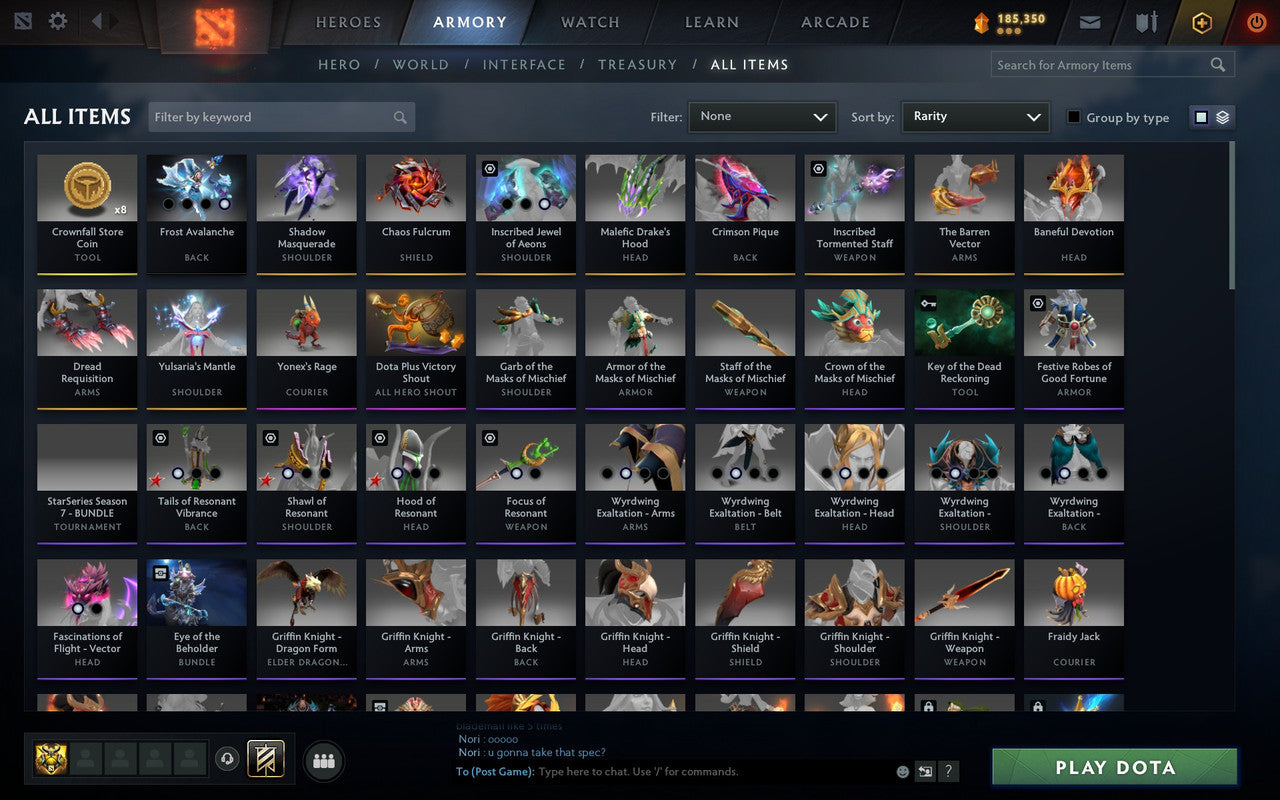Toggle the grid view display mode

click(1200, 117)
